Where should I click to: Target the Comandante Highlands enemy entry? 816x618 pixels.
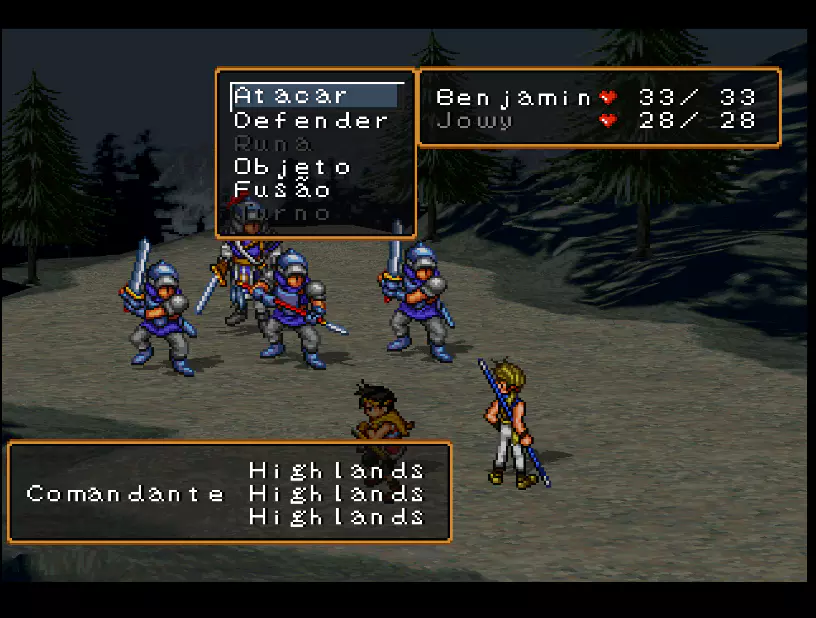click(225, 494)
